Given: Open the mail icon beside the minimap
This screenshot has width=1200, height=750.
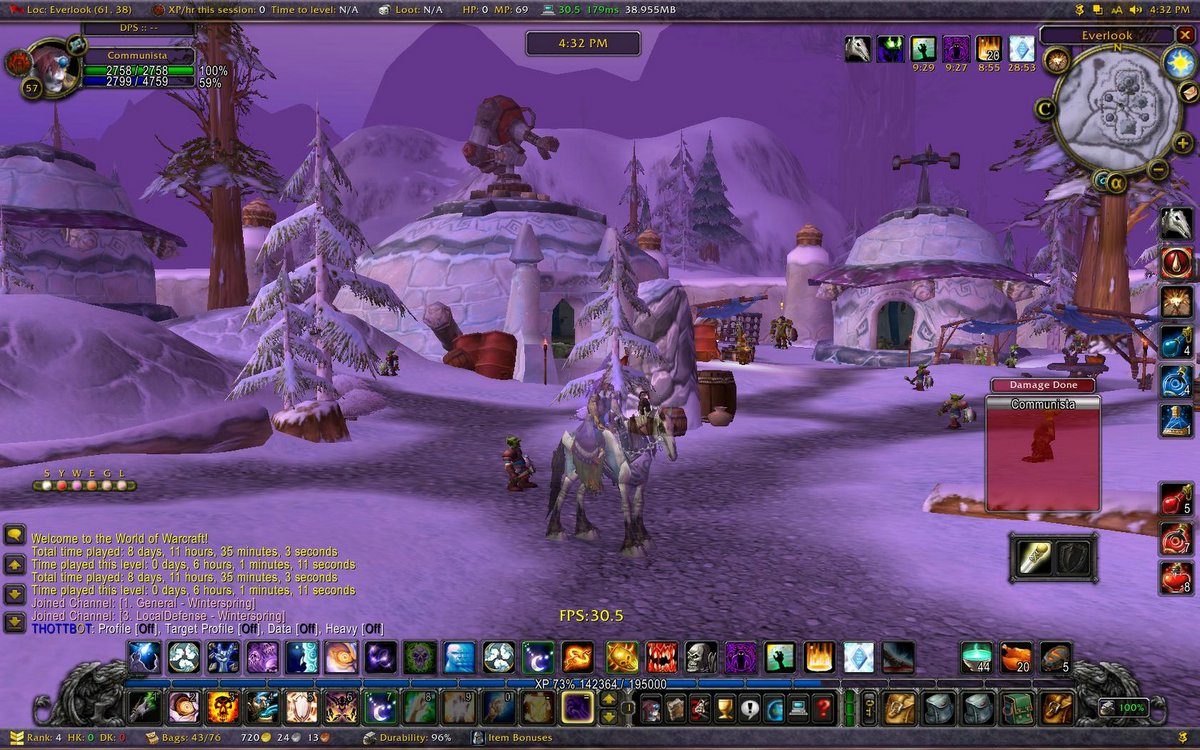Looking at the screenshot, I should coord(1189,92).
